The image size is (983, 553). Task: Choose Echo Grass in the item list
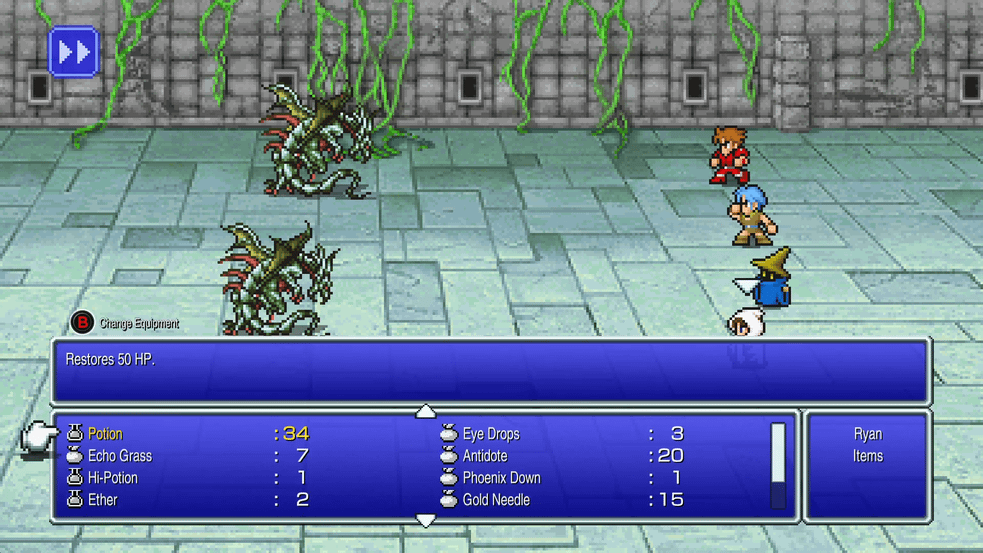pyautogui.click(x=119, y=456)
